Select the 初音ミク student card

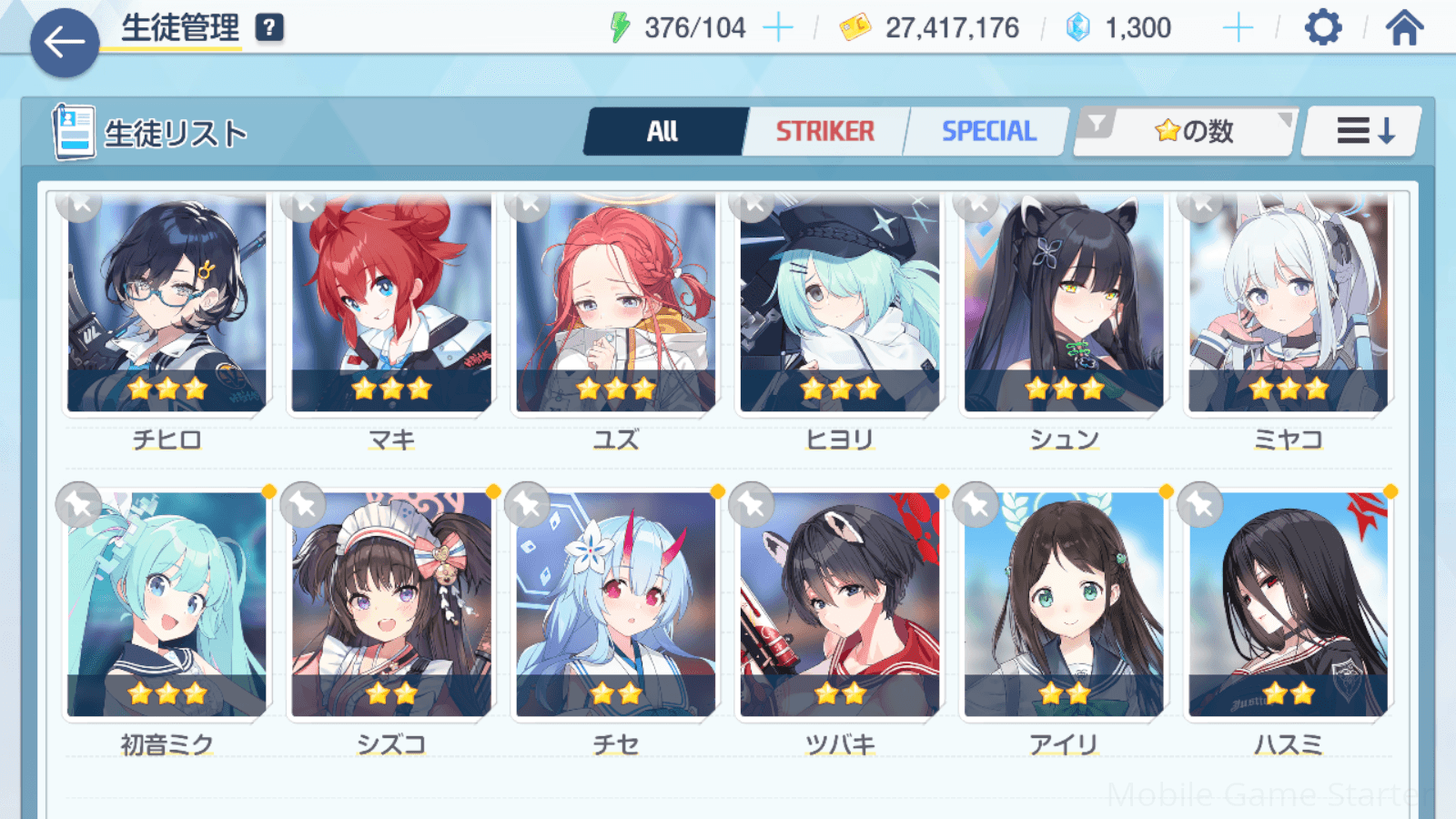(x=167, y=605)
